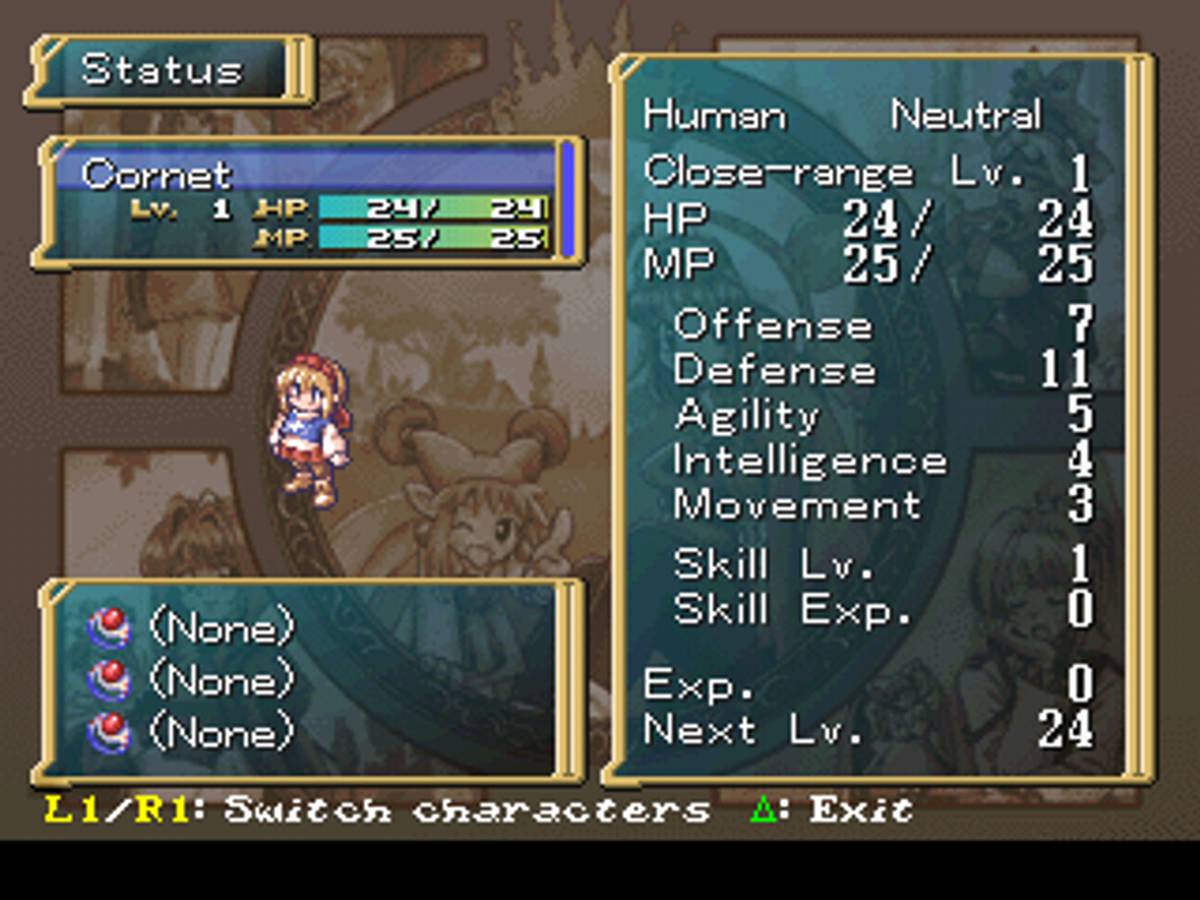Click the Status screen title label
This screenshot has height=900, width=1200.
pos(162,70)
